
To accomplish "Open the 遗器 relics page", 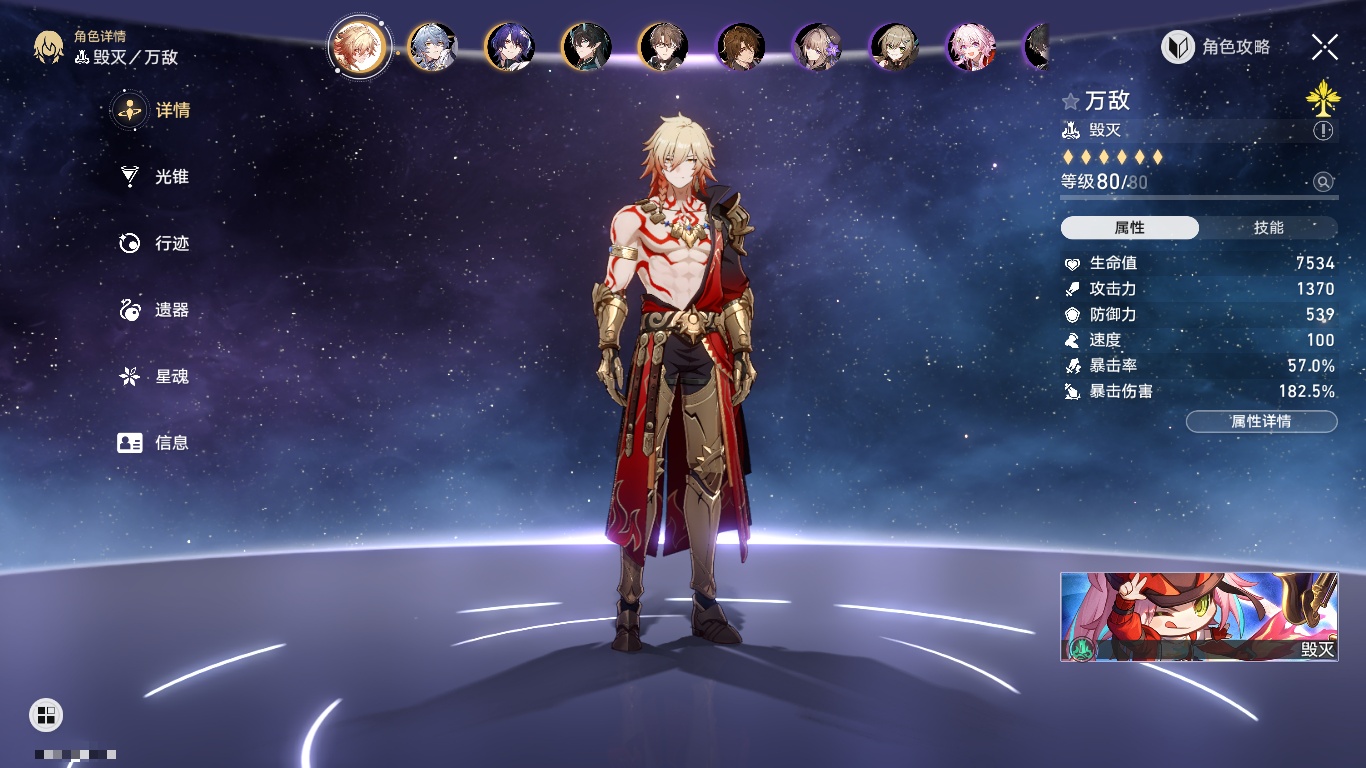I will click(x=155, y=310).
